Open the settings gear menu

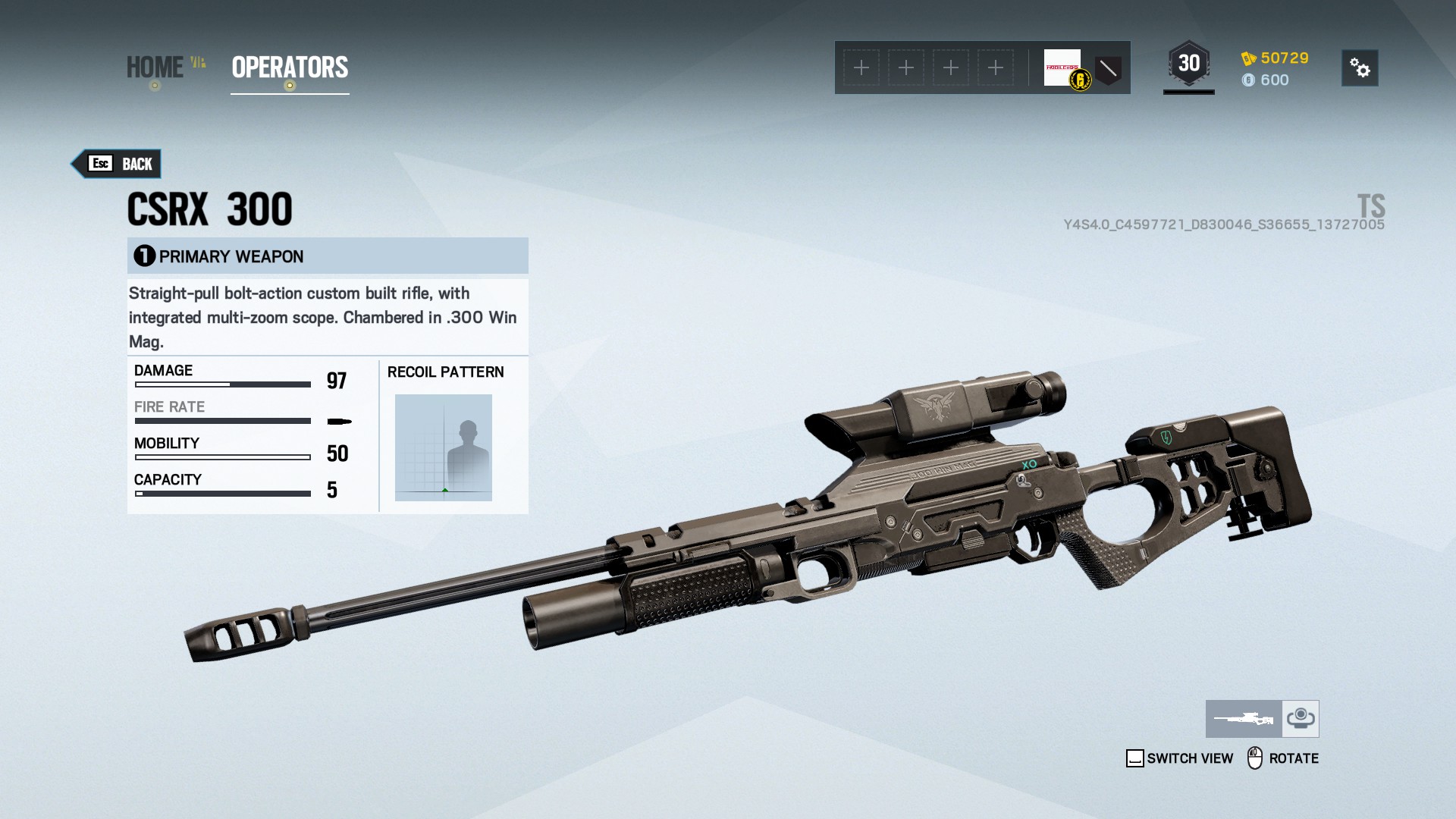click(x=1359, y=68)
